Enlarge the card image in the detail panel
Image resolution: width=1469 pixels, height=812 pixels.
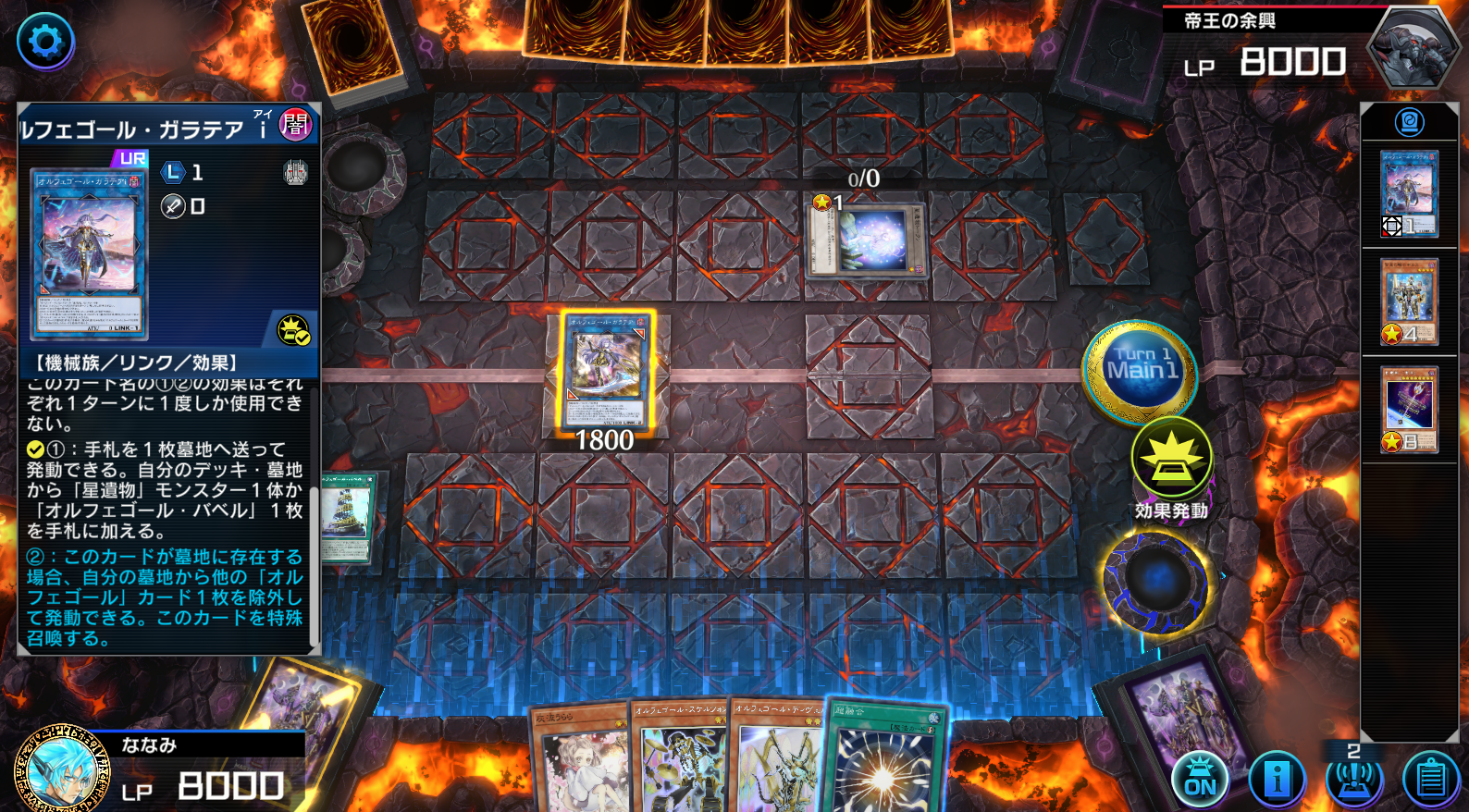[x=89, y=252]
